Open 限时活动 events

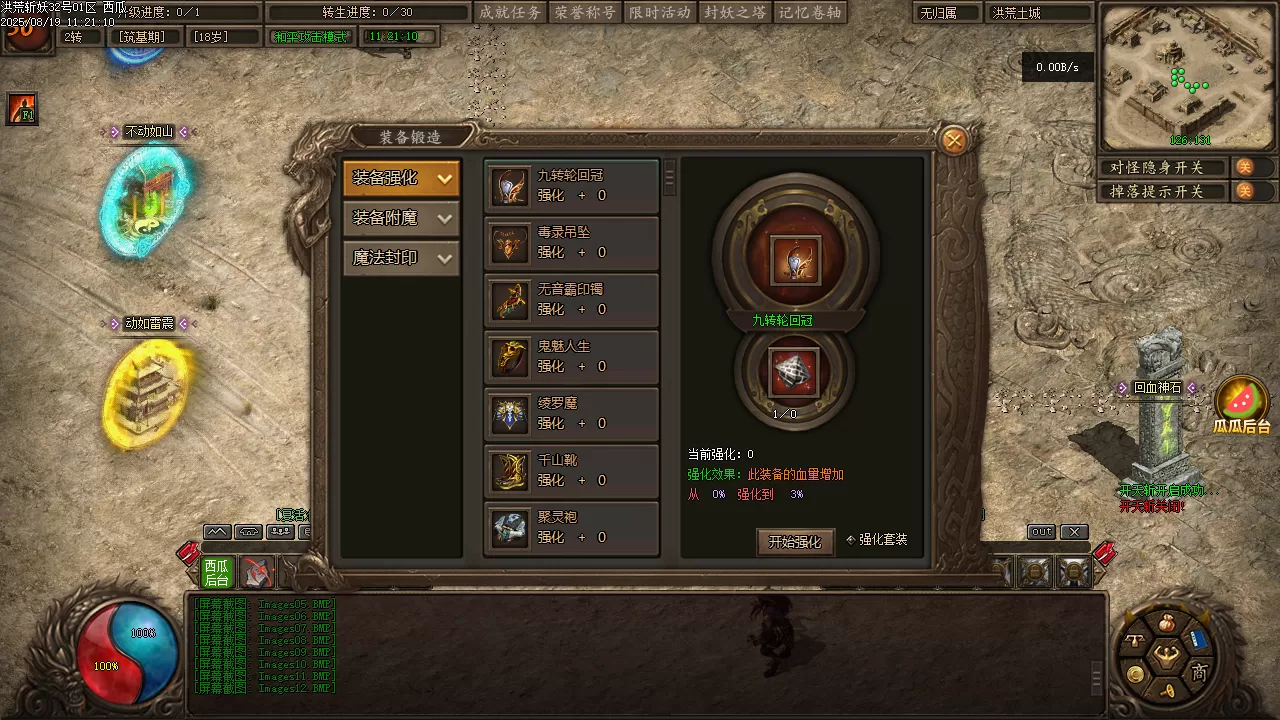(660, 13)
